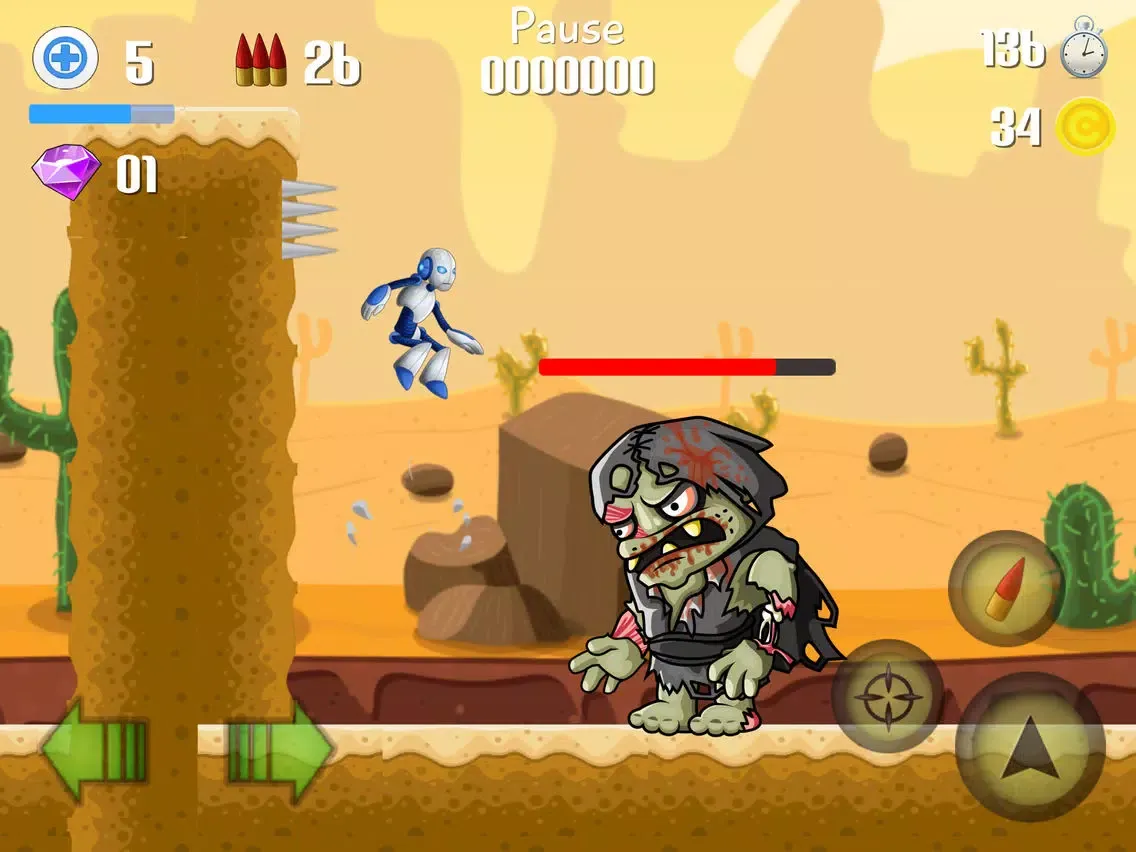Fire using the red bullet button
Screen dimensions: 1136x852
click(1005, 588)
